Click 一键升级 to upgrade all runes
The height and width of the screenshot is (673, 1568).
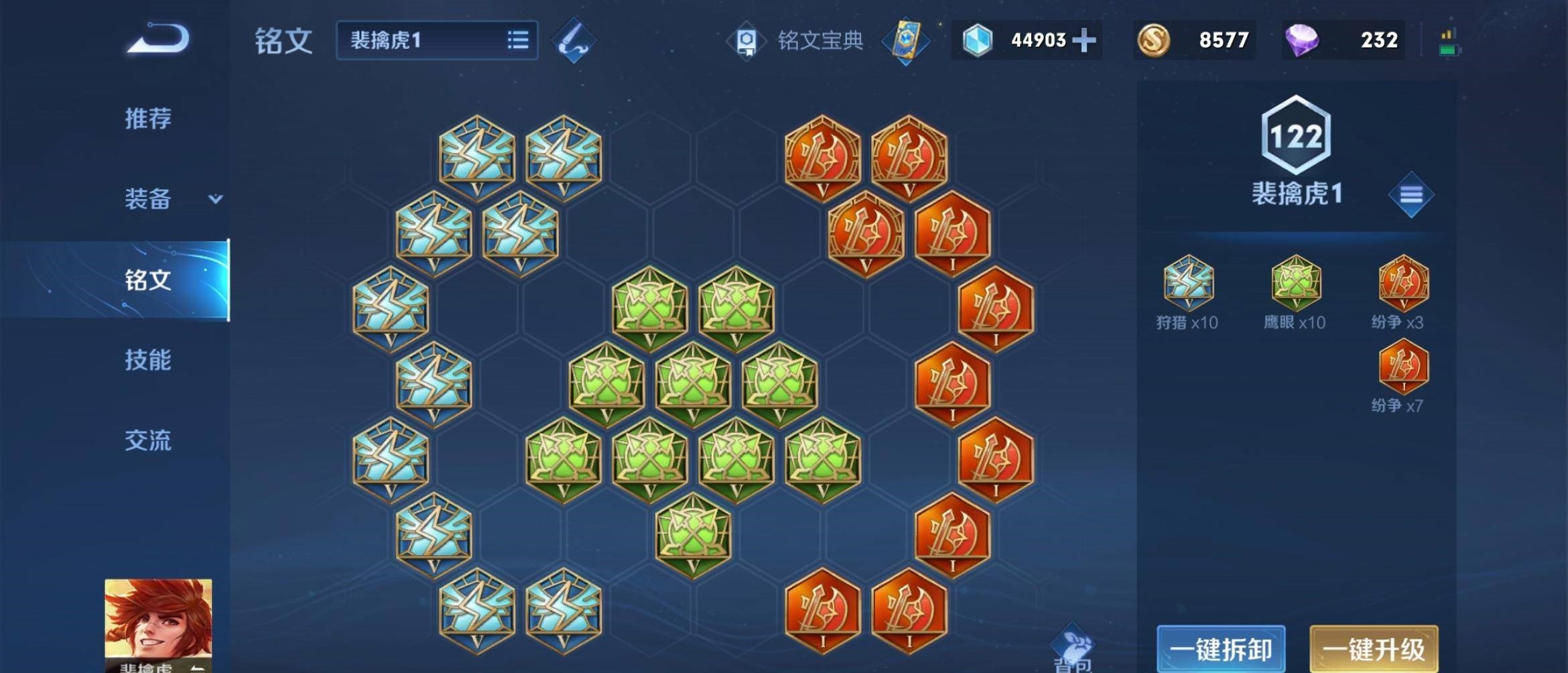[1374, 649]
